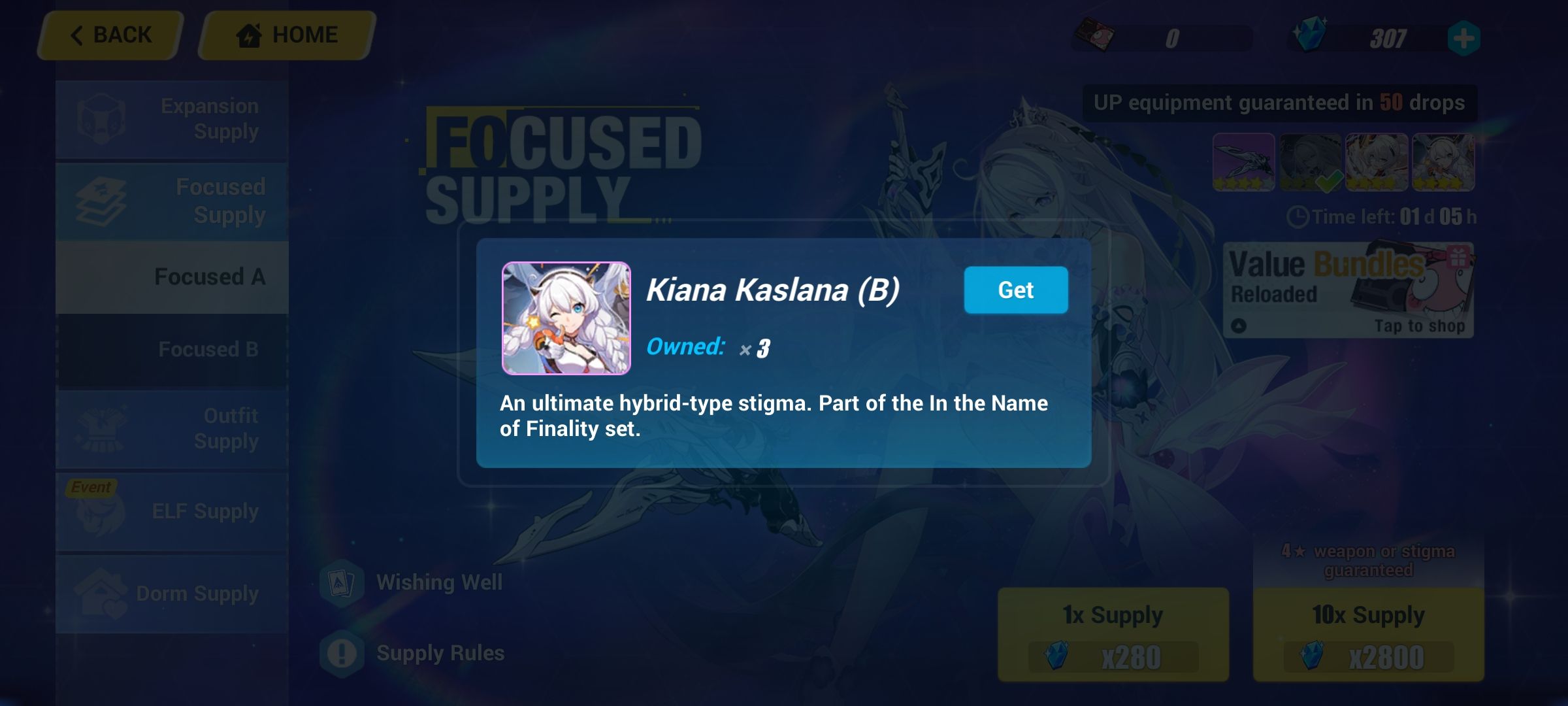Select the equipment thumbnail with green checkmark
The width and height of the screenshot is (1568, 706).
pos(1310,161)
